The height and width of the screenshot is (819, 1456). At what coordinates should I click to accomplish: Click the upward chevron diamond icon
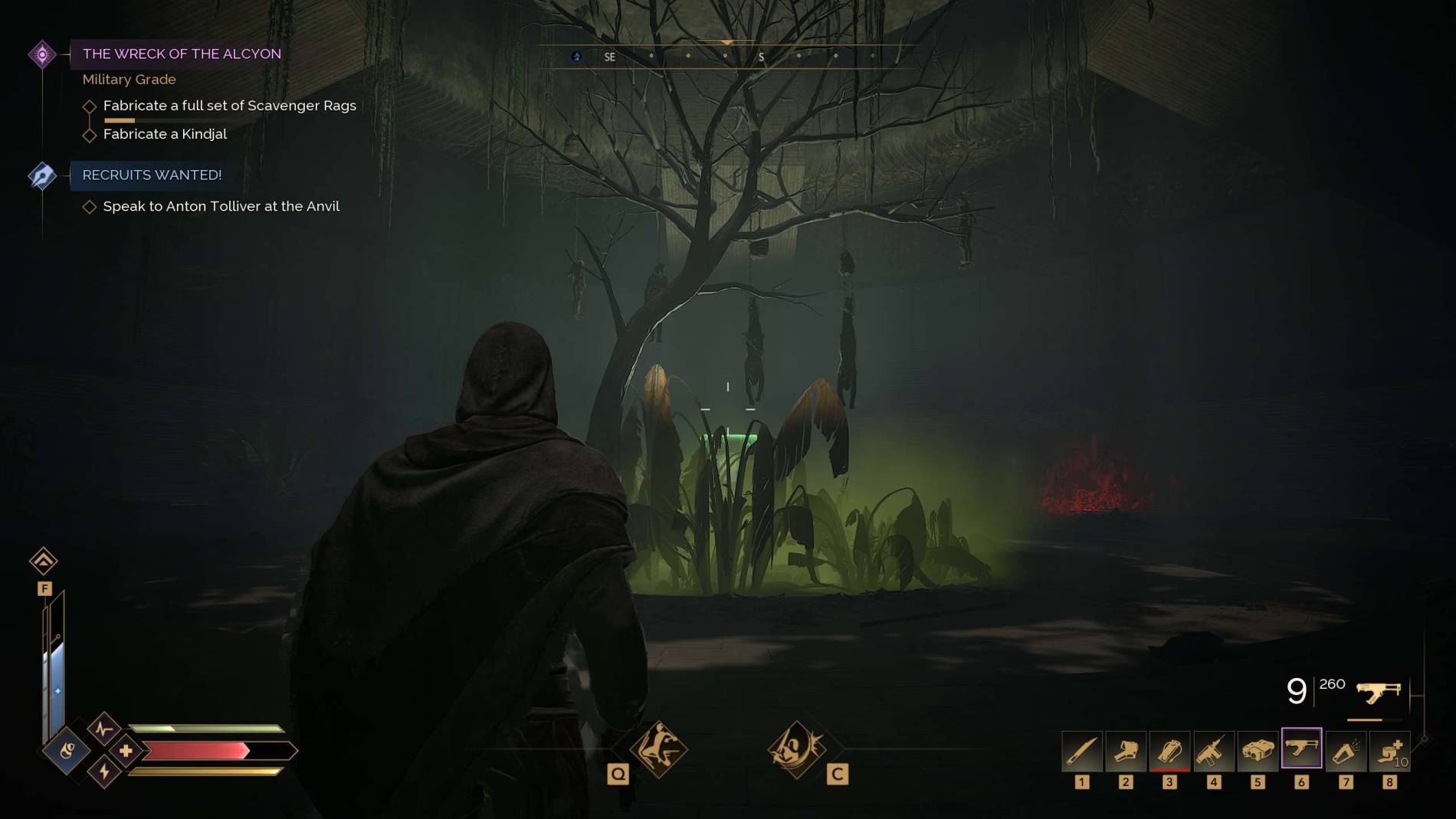tap(44, 561)
